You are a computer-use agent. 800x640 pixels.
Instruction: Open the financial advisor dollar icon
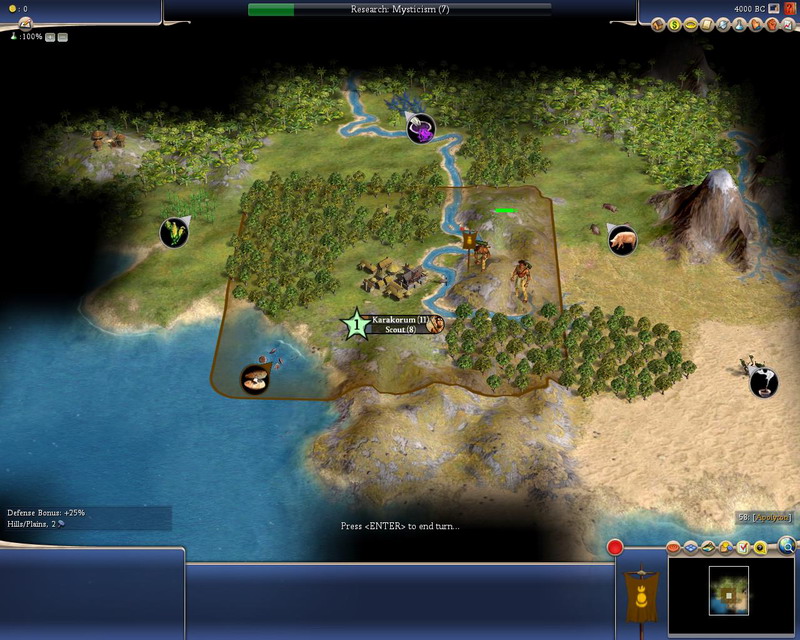(674, 24)
